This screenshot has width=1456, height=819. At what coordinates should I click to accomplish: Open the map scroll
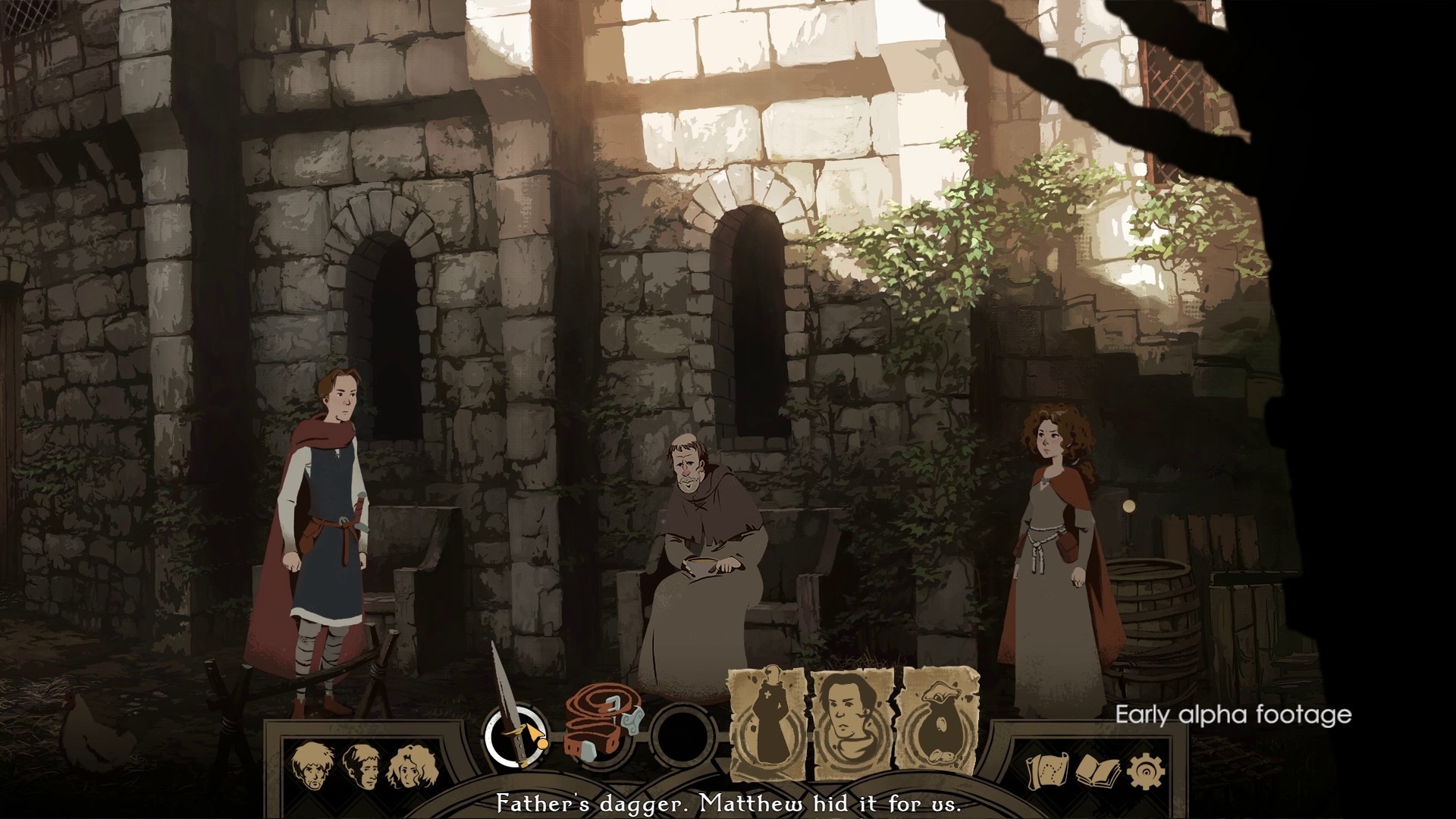(x=1046, y=772)
